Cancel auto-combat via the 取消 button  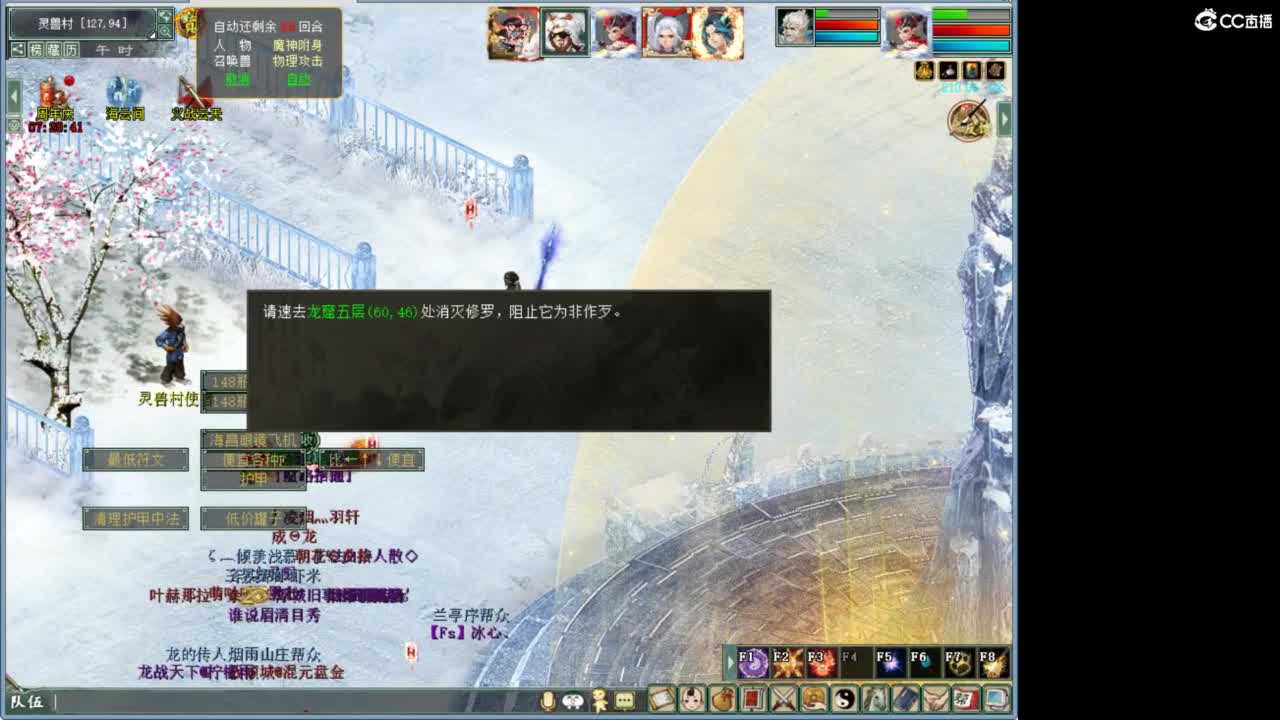point(238,77)
